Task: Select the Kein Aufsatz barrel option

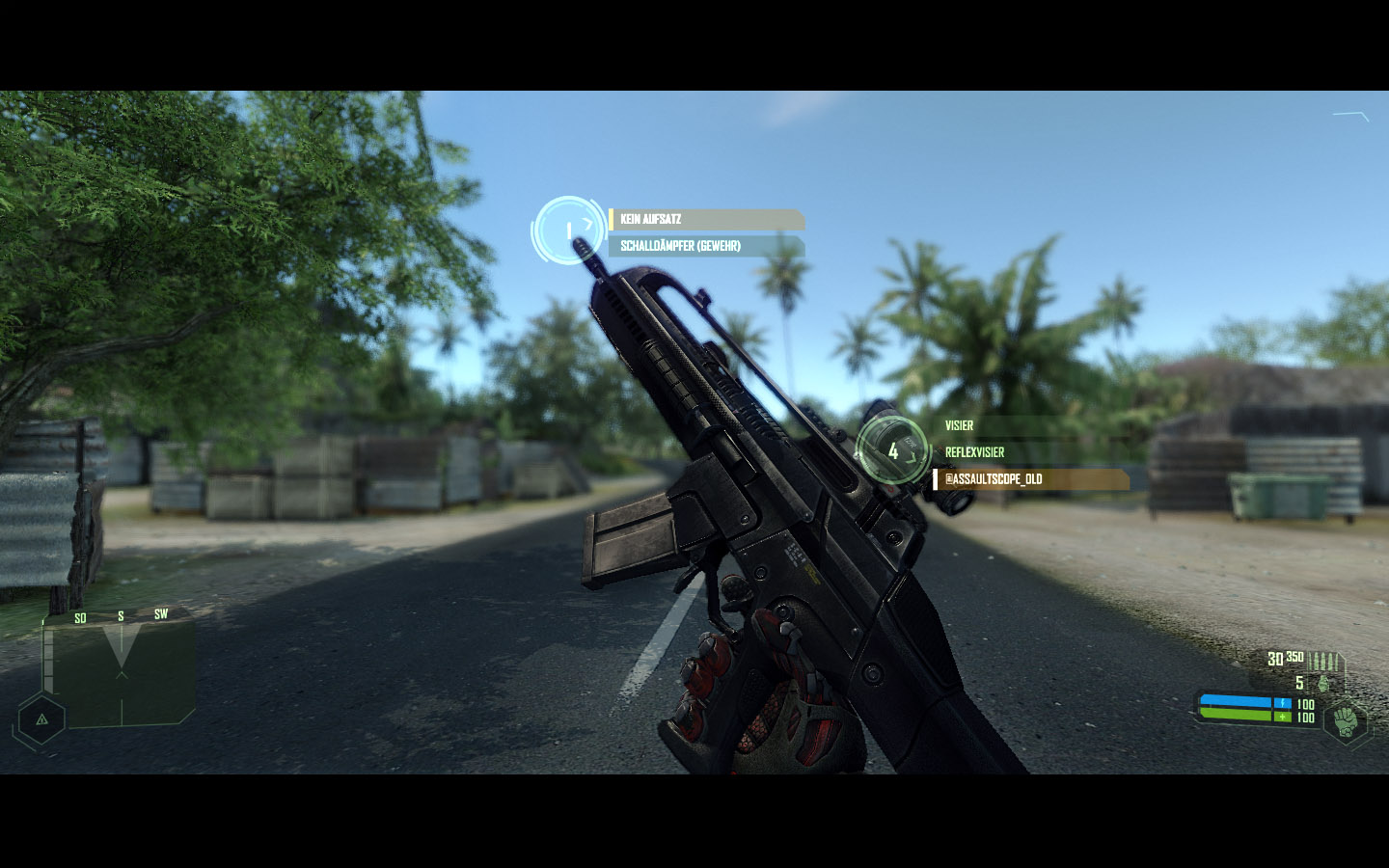Action: [x=705, y=220]
